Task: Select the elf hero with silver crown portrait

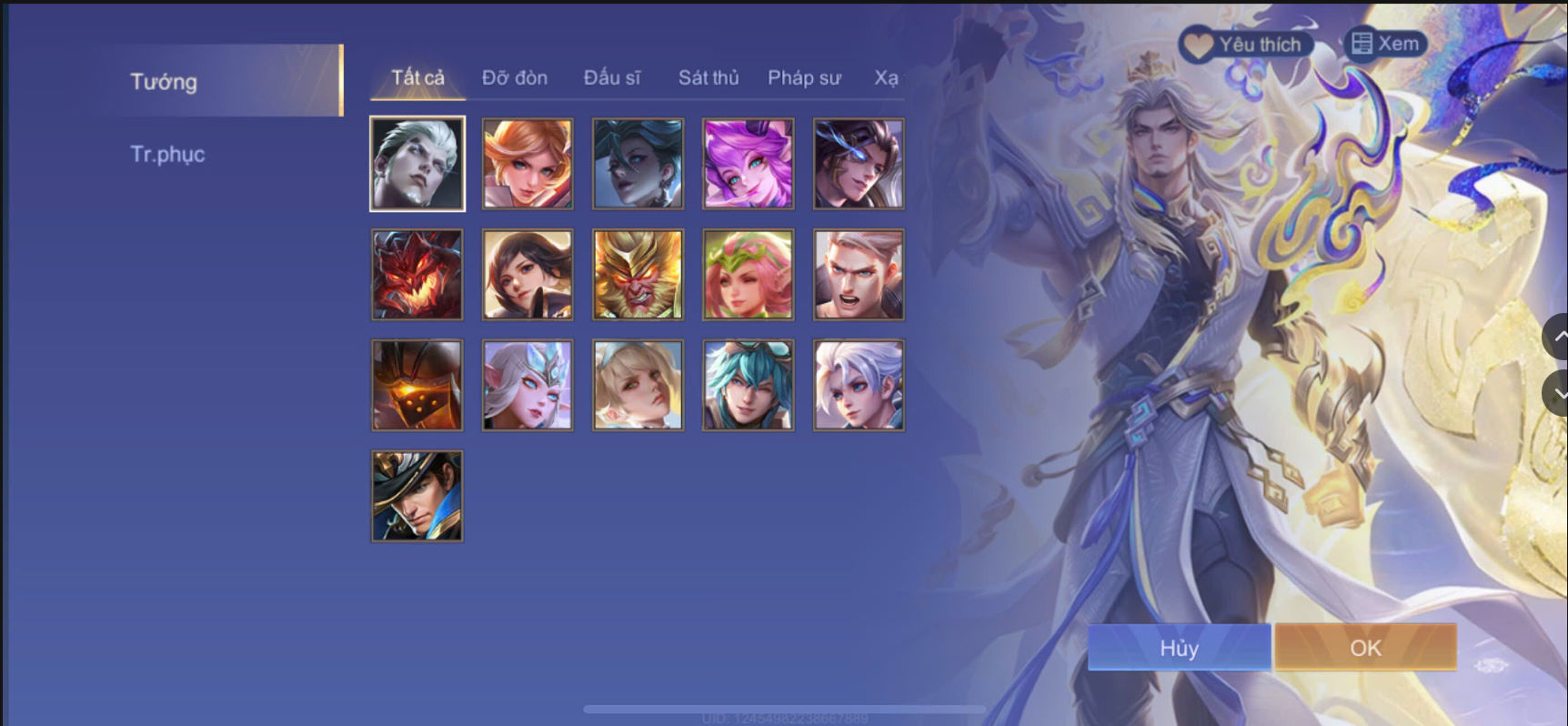Action: (x=528, y=384)
